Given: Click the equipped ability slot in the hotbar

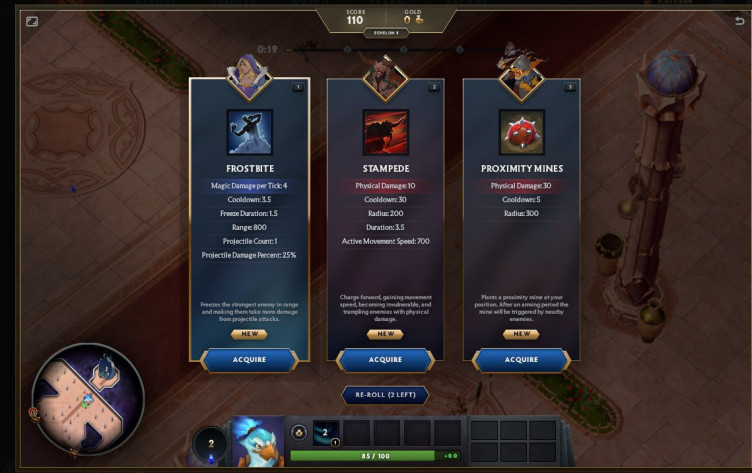Looking at the screenshot, I should [x=326, y=432].
